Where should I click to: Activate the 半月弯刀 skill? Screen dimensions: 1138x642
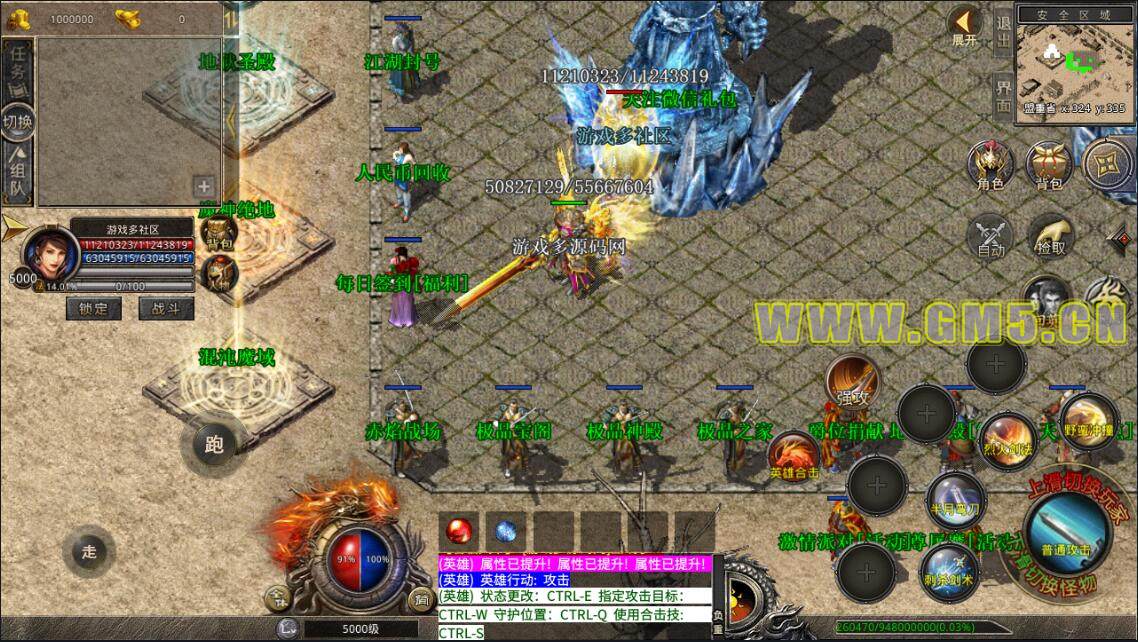coord(955,499)
